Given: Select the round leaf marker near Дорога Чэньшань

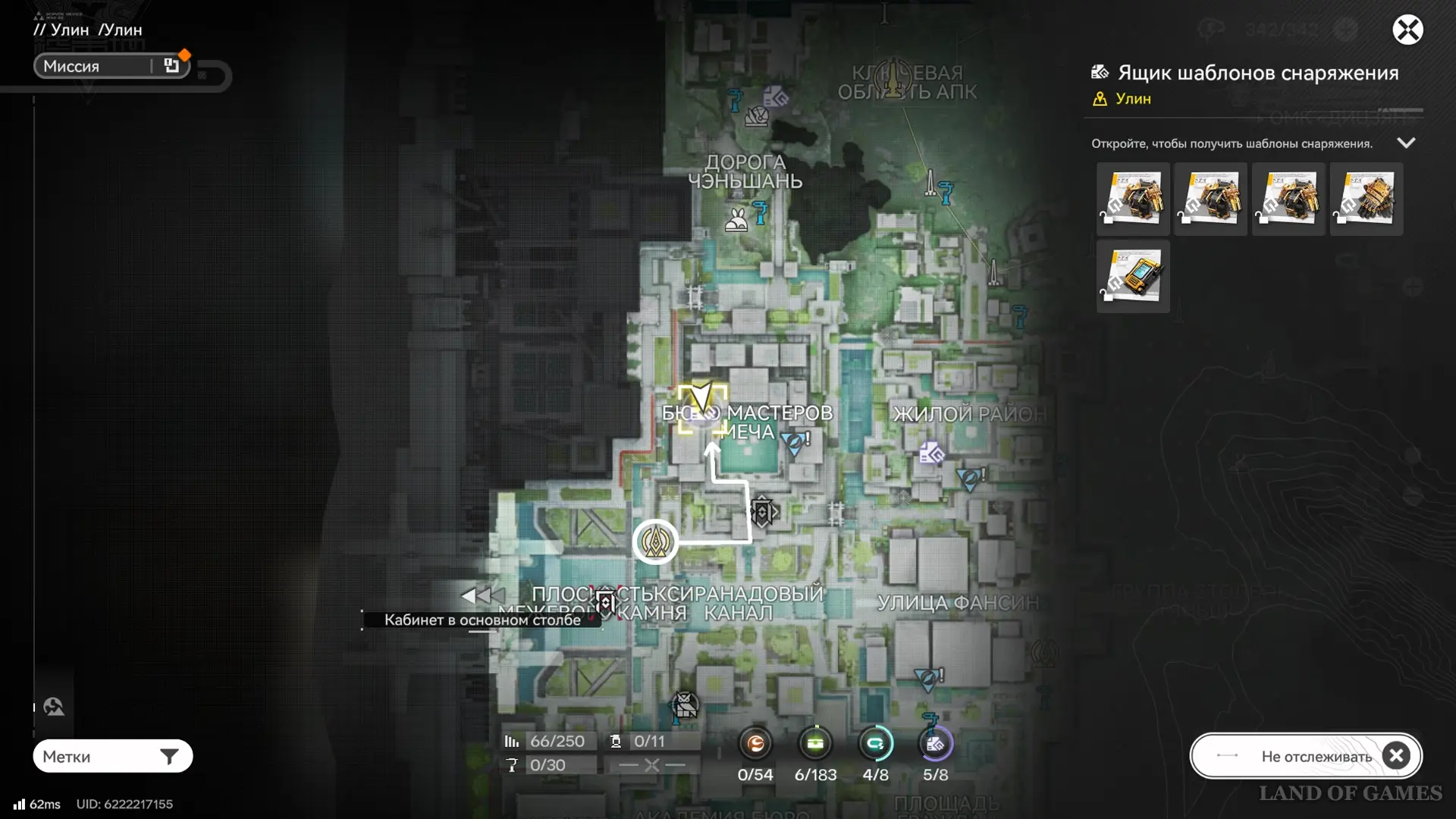Looking at the screenshot, I should click(756, 117).
